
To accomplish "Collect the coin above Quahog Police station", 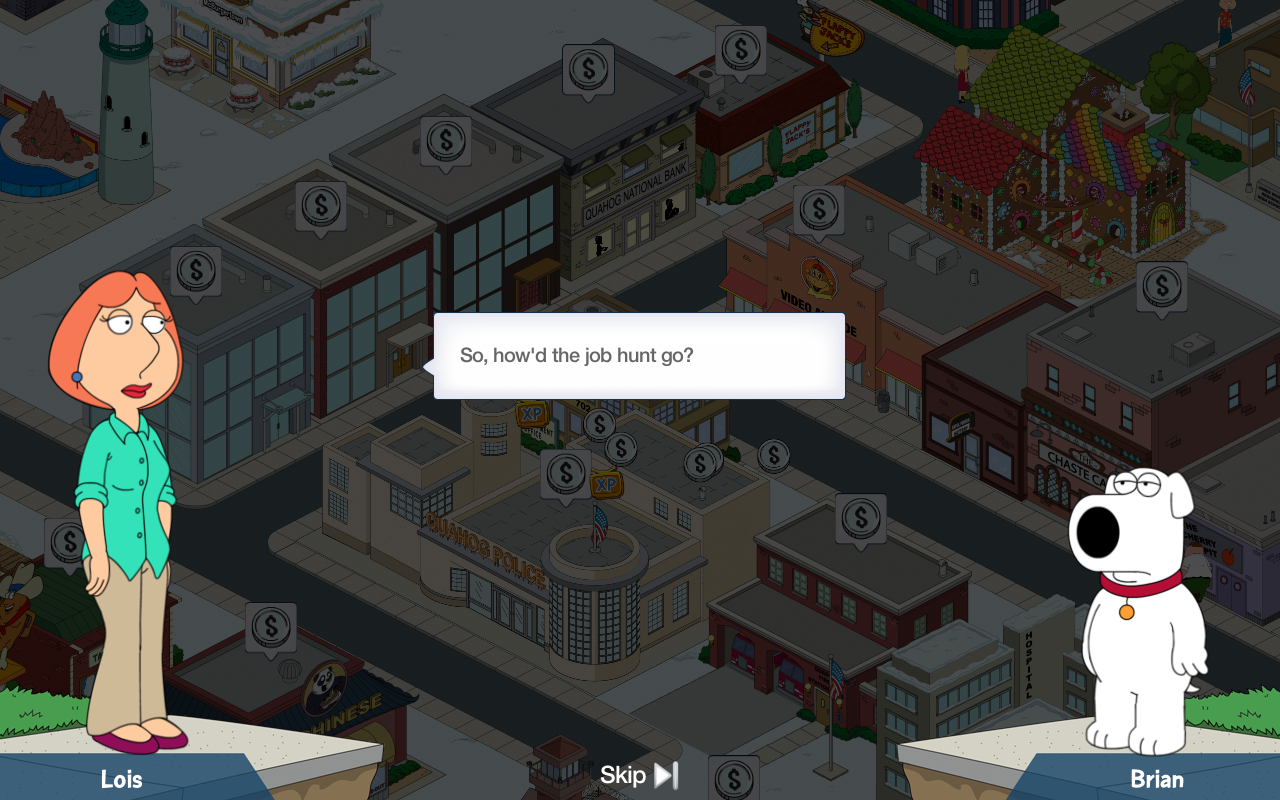I will point(565,472).
